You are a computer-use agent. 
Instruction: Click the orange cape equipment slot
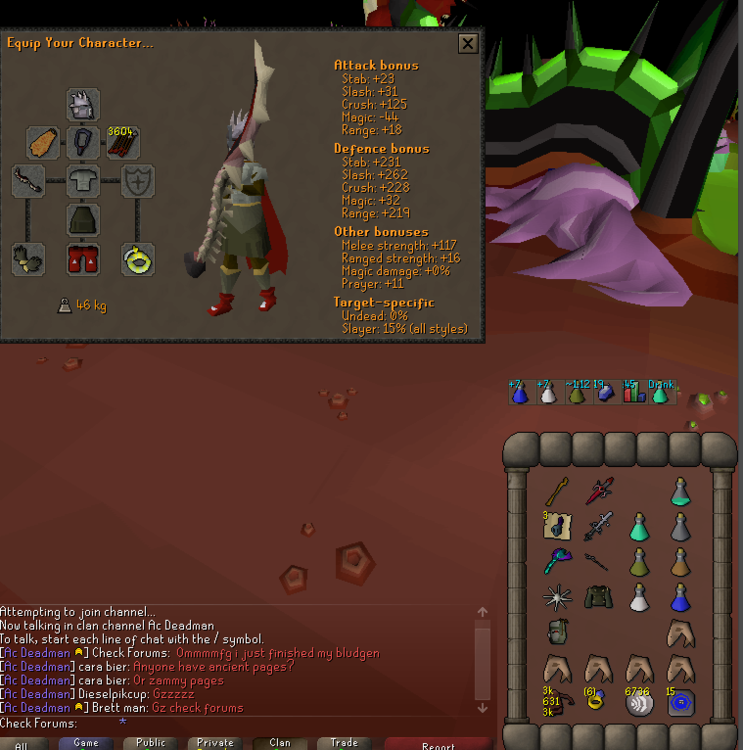coord(42,143)
